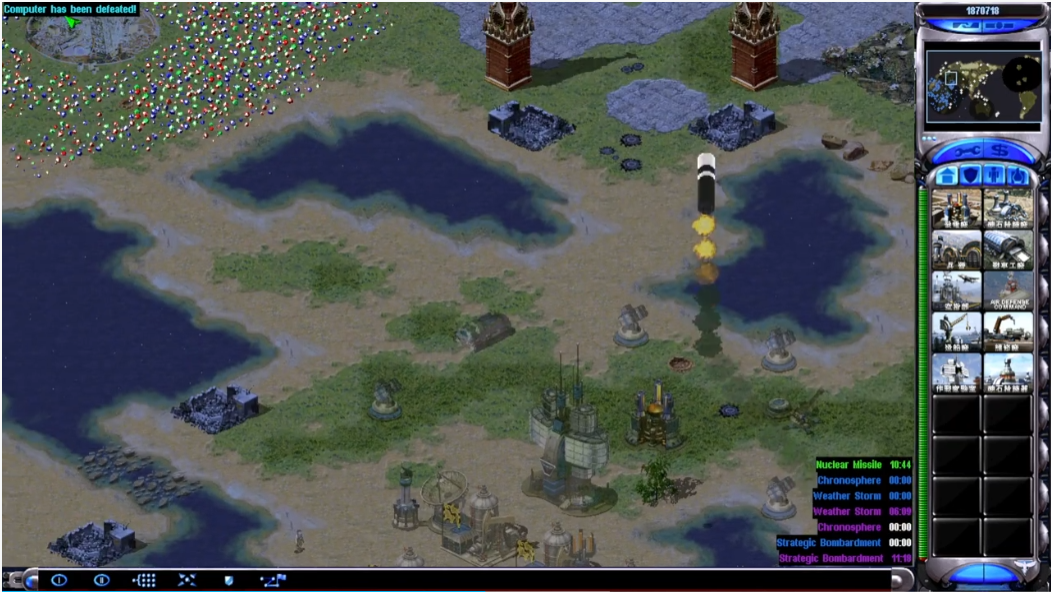Viewport: 1051px width, 592px height.
Task: Toggle the waypoint flag planning button
Action: (273, 580)
